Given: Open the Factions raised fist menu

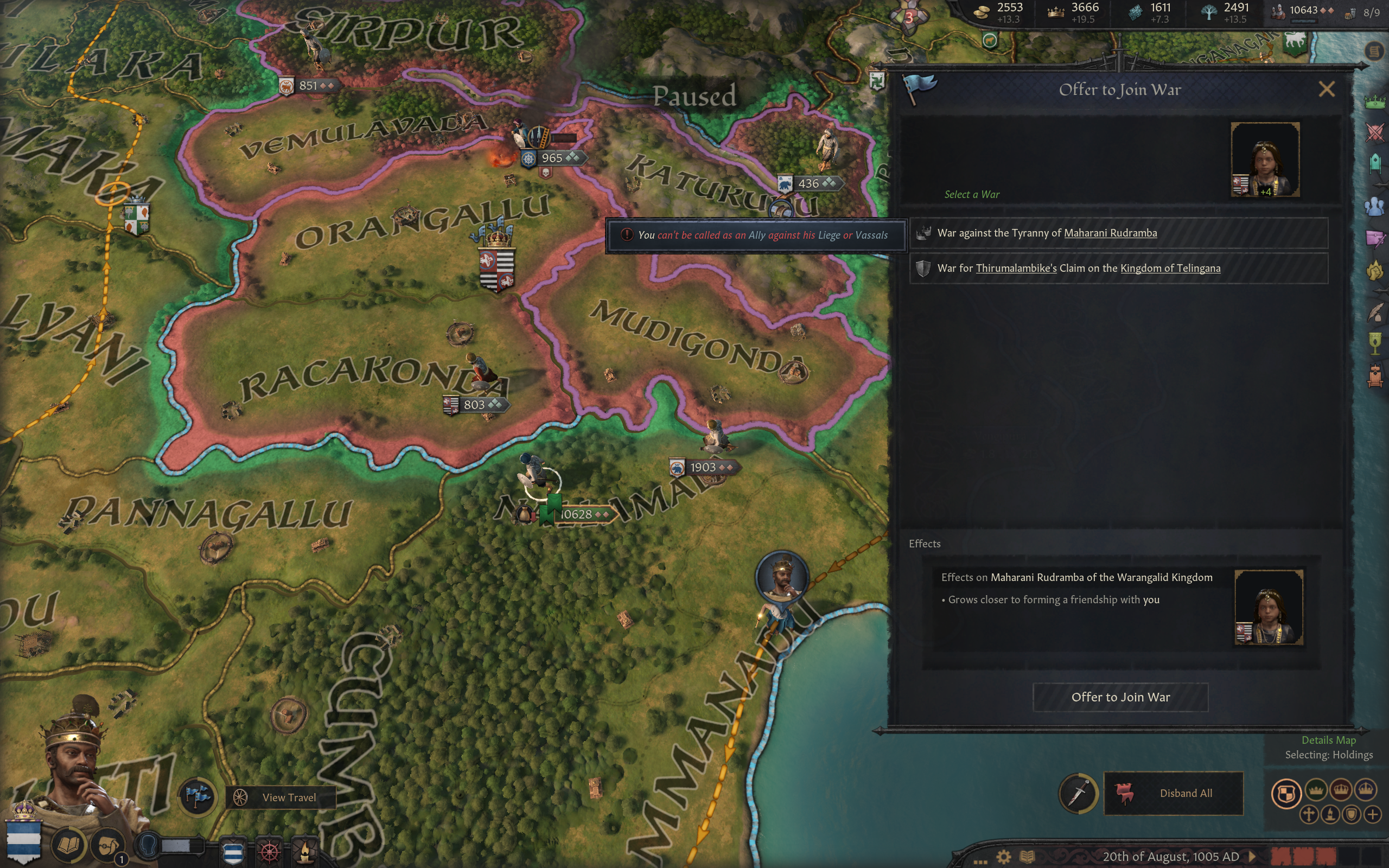Looking at the screenshot, I should [1375, 270].
